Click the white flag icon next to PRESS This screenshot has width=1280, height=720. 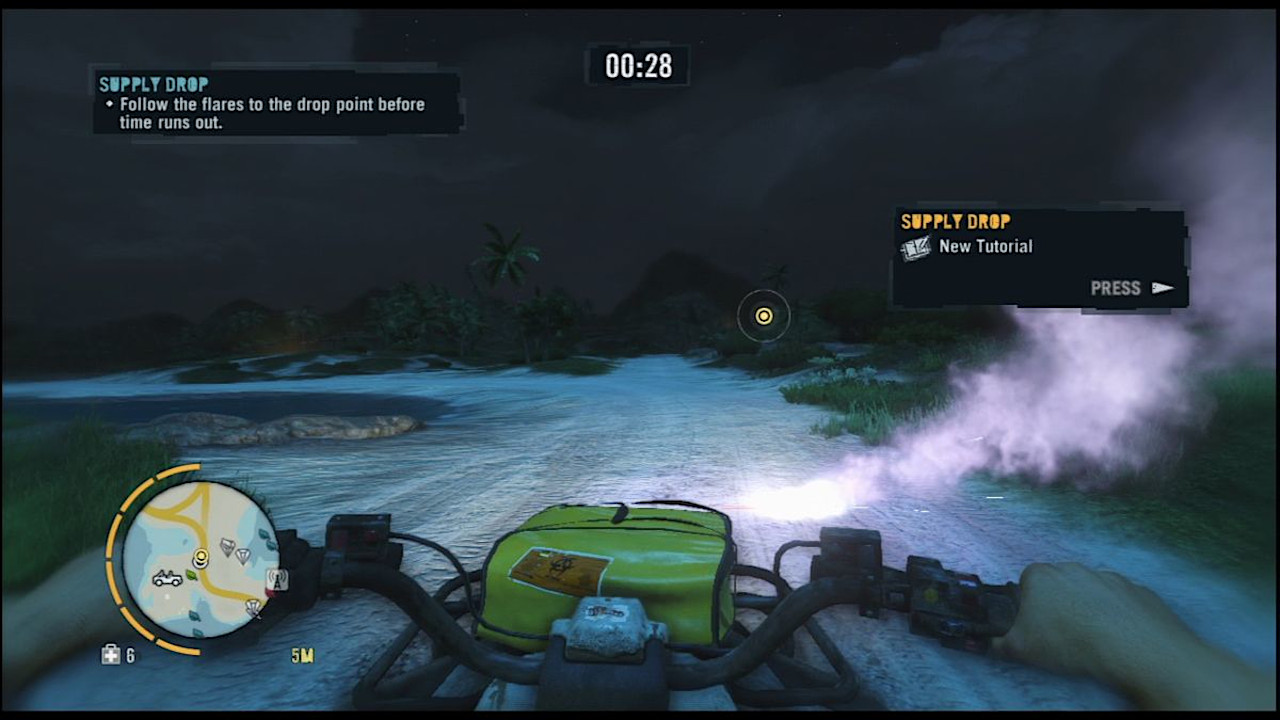tap(1161, 288)
